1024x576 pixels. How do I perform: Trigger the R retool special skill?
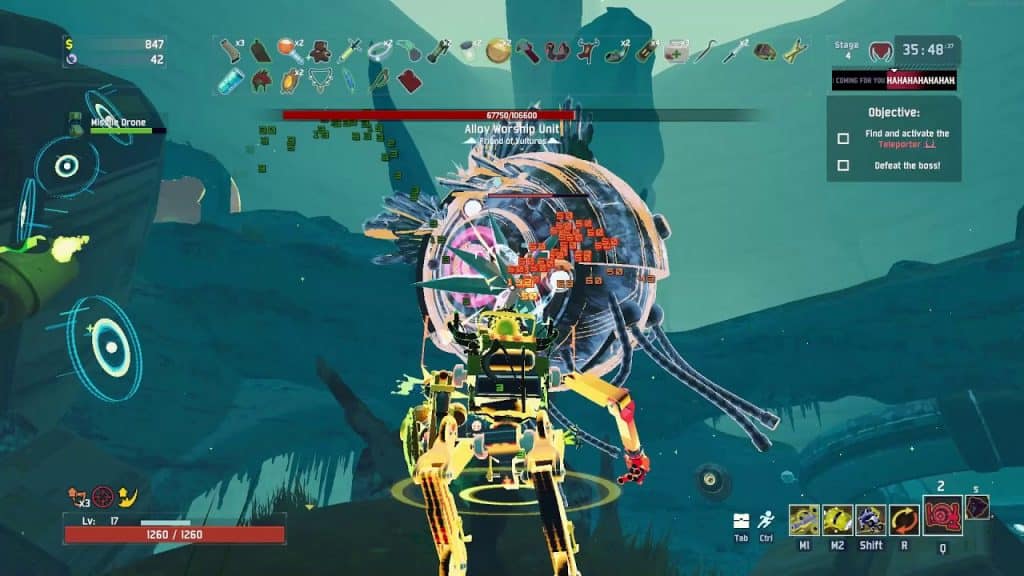point(905,520)
